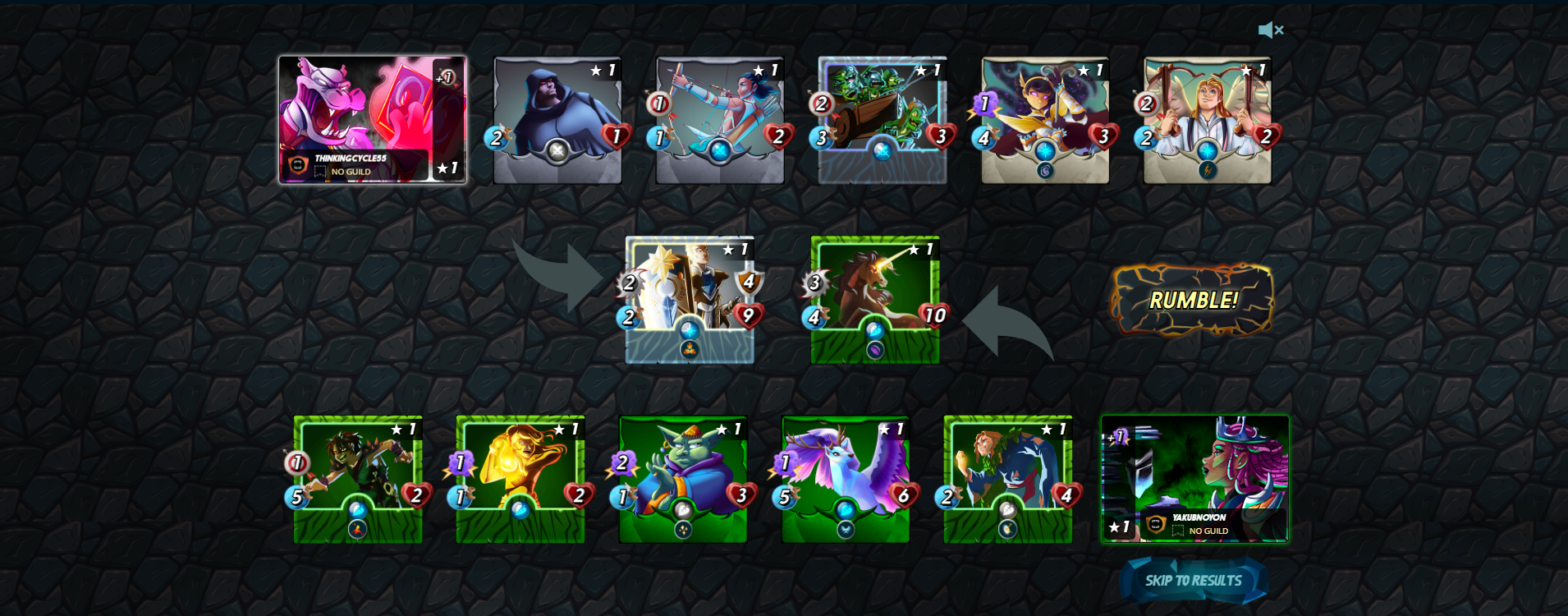Select the unicorn front-line card
The width and height of the screenshot is (1568, 616).
(x=875, y=299)
